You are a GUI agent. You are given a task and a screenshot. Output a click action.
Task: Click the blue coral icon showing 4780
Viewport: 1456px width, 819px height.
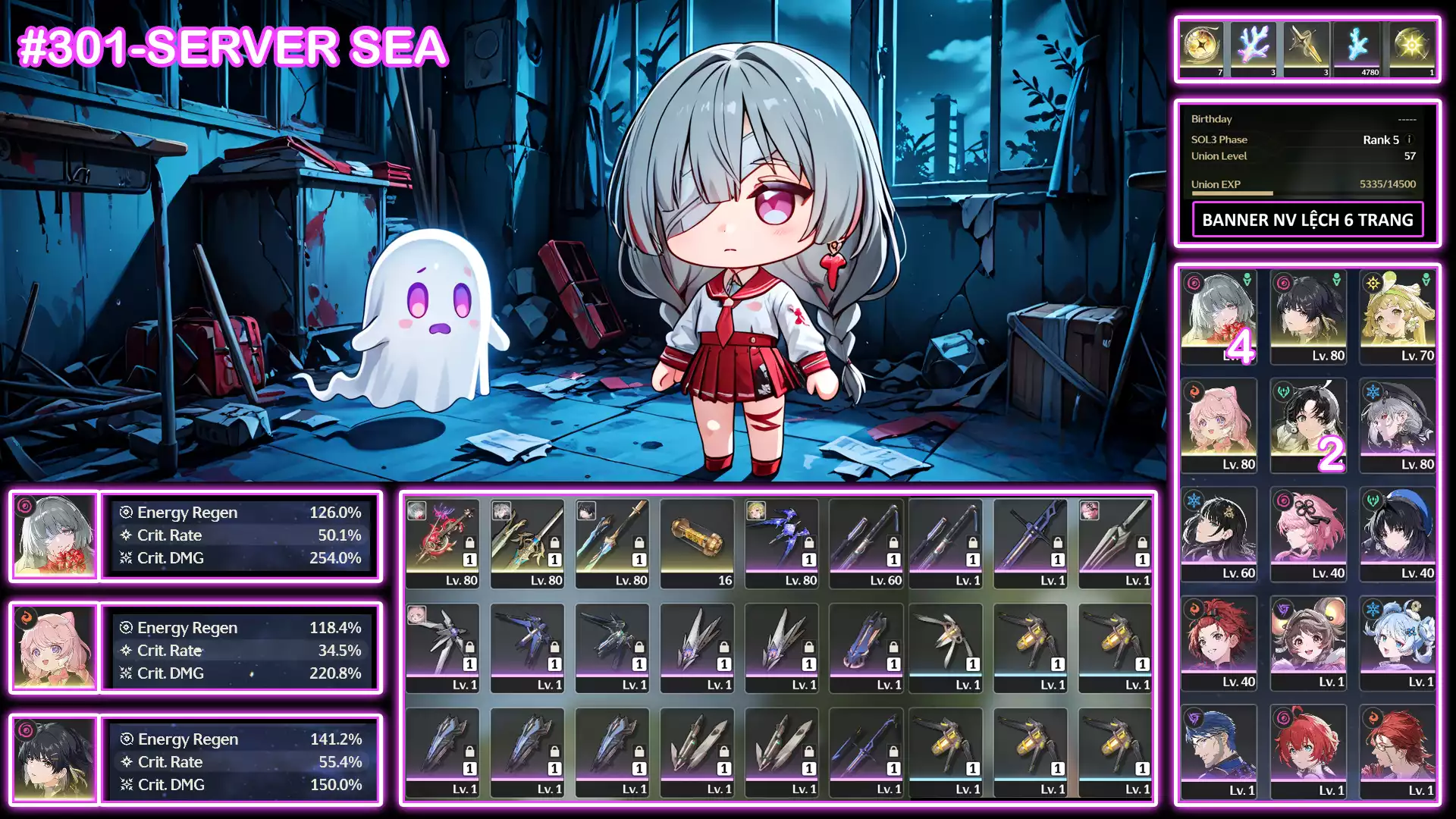[1357, 45]
